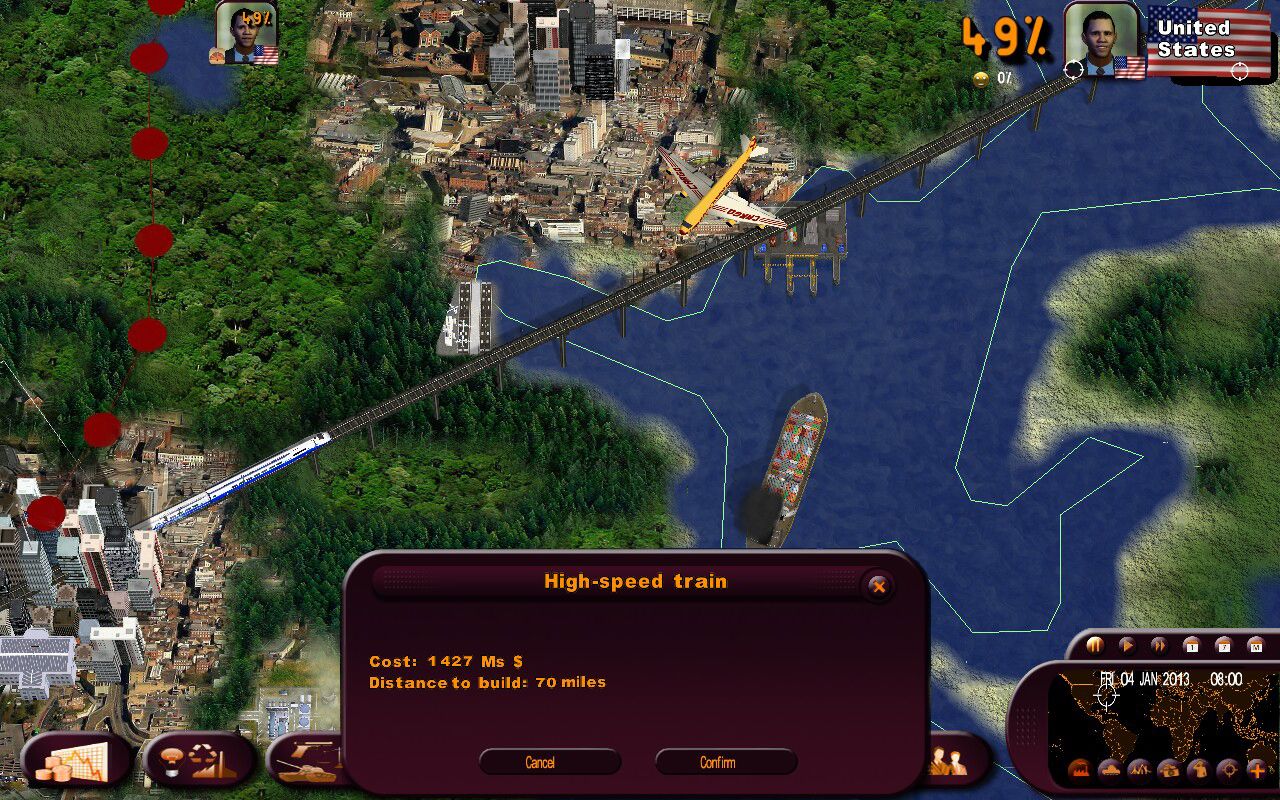This screenshot has height=800, width=1280.
Task: Open the Obama leader portrait
Action: tap(1101, 42)
